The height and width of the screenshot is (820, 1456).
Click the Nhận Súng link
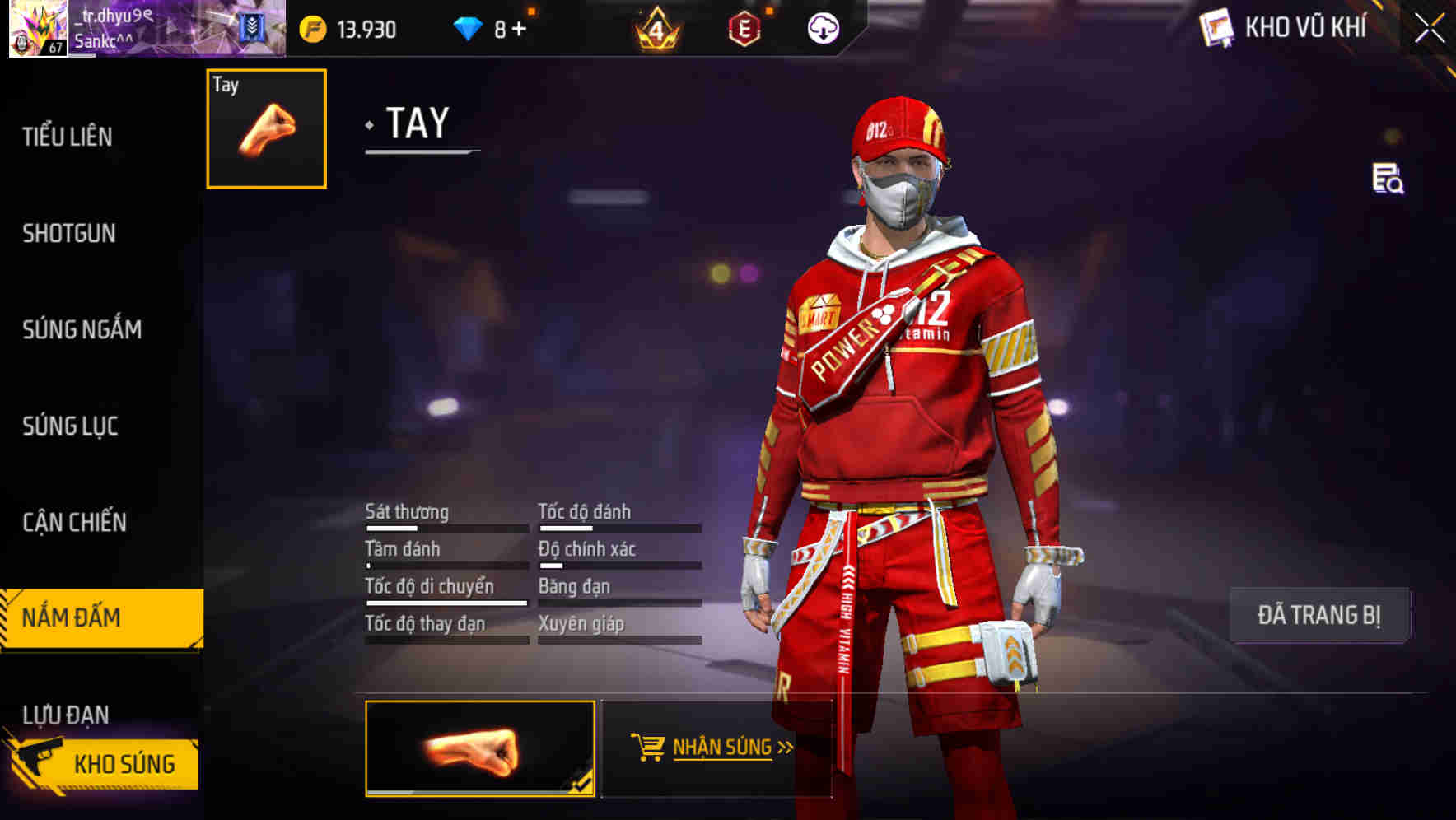pos(721,749)
